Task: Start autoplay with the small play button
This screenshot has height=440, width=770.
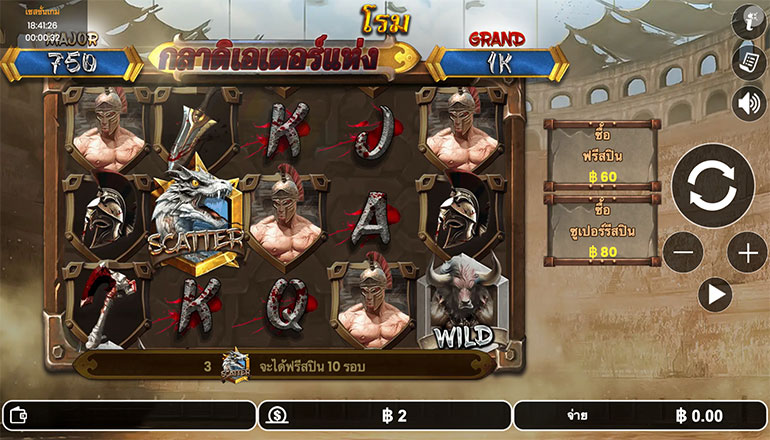Action: click(714, 295)
